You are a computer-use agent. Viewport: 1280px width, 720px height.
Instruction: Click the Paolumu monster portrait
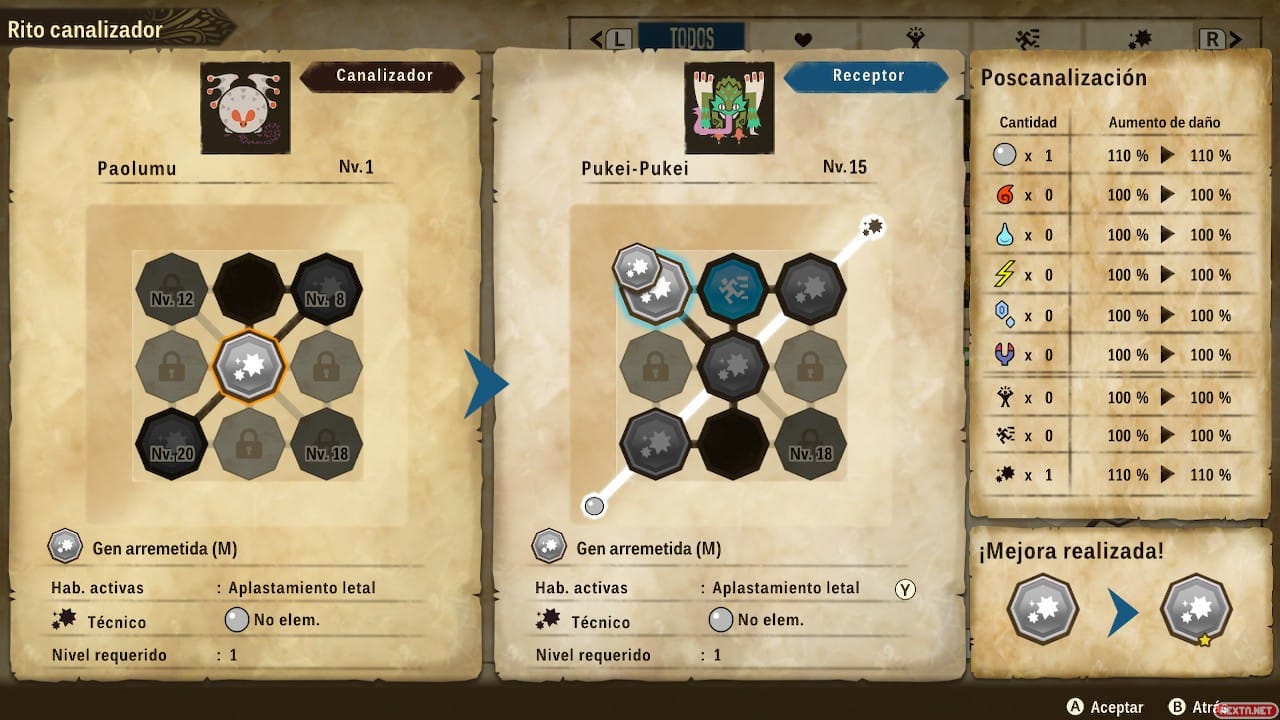(x=245, y=107)
